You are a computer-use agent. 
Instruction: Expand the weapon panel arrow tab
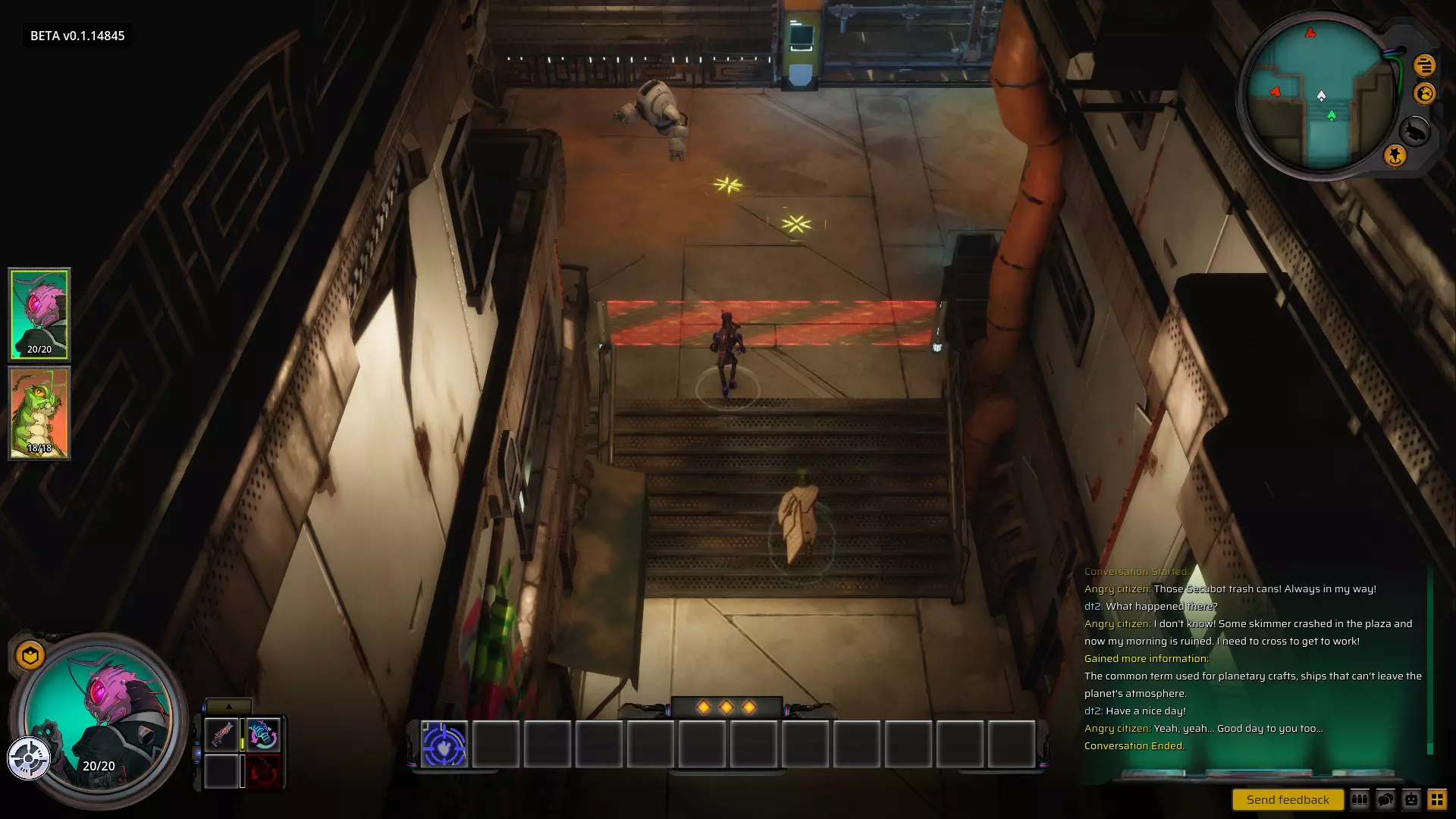click(228, 706)
